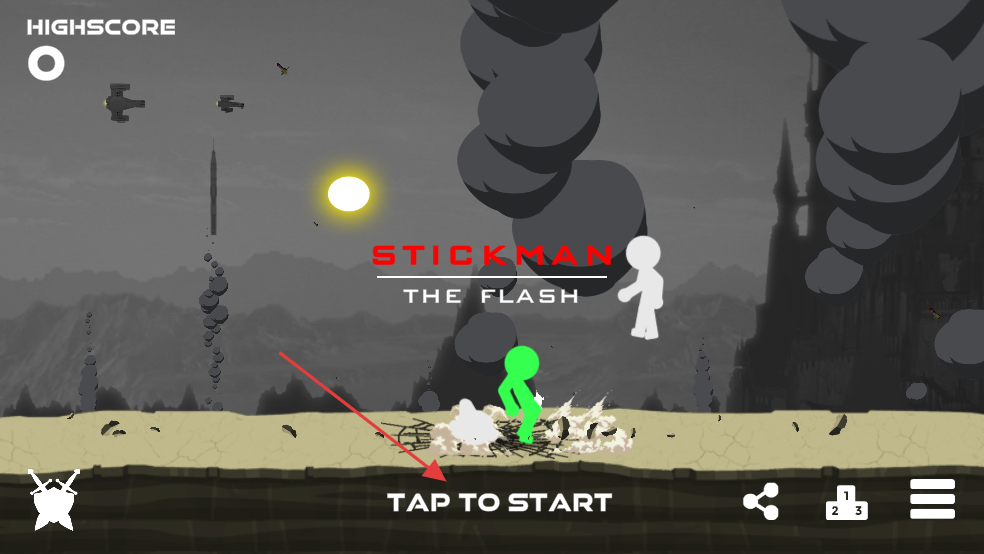Show the leaderboard podium rankings

point(846,502)
